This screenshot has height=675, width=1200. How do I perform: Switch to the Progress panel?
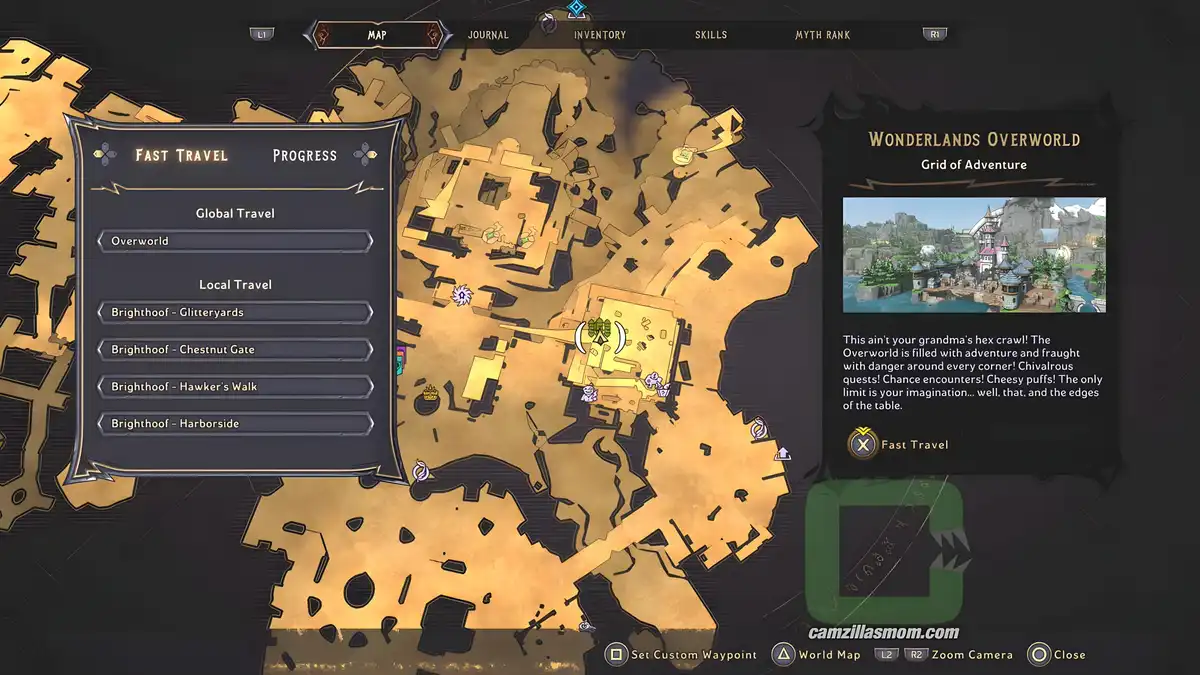305,155
